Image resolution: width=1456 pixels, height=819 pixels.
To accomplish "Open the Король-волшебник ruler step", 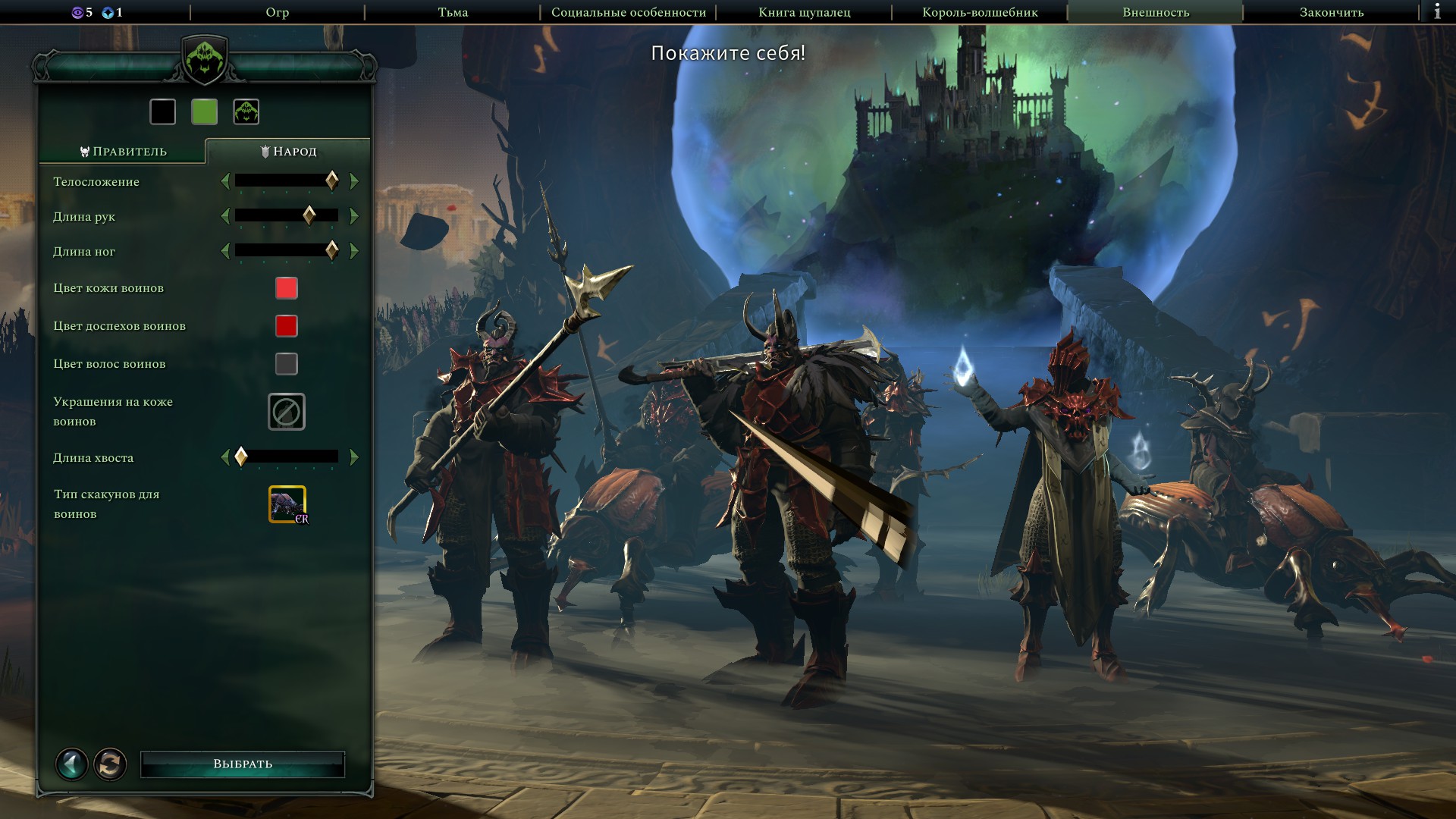I will point(980,12).
